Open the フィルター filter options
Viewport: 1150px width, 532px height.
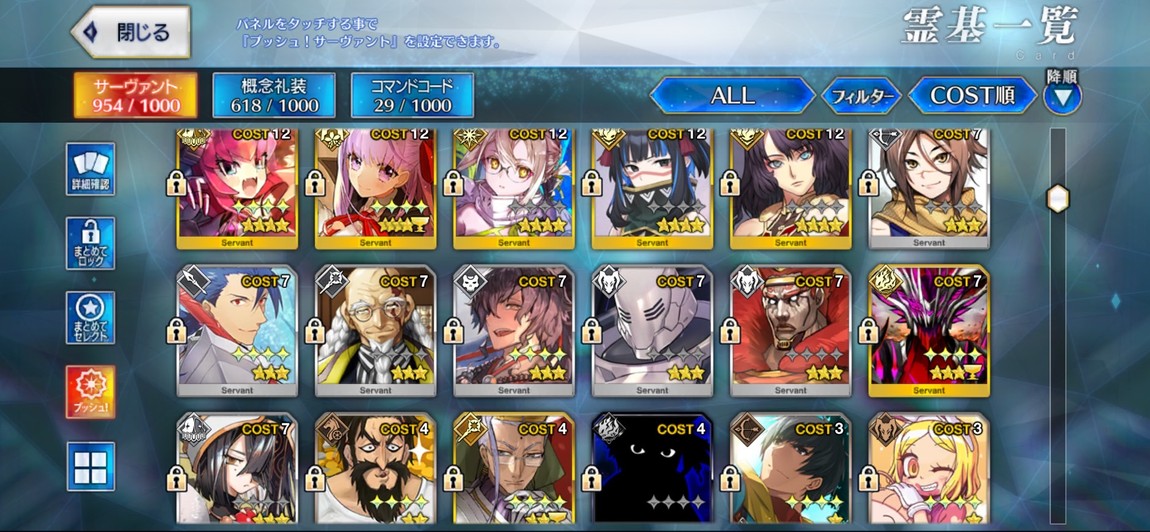pyautogui.click(x=861, y=96)
